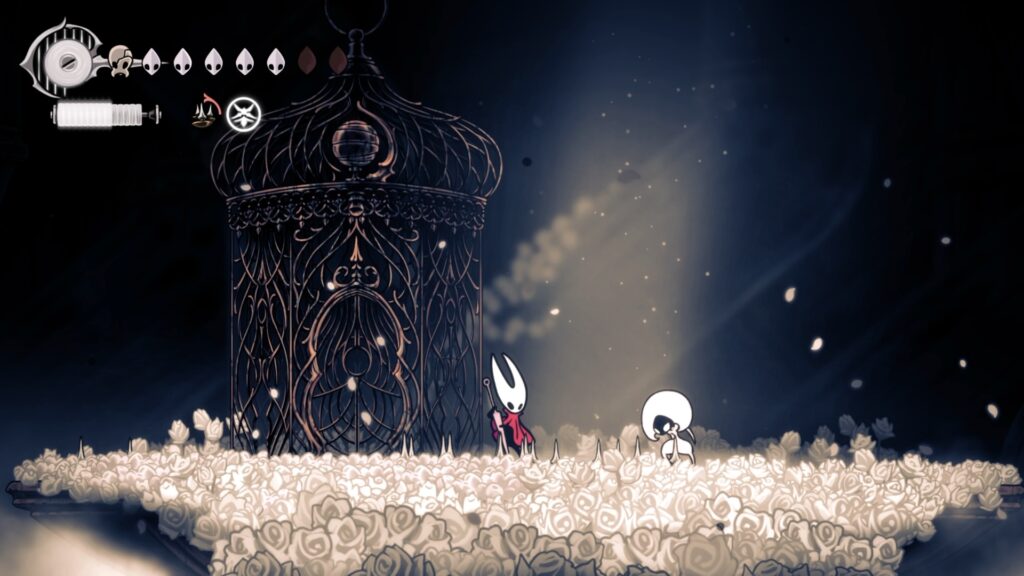Activate the glowing circular silk skill icon
1024x576 pixels.
click(x=243, y=114)
